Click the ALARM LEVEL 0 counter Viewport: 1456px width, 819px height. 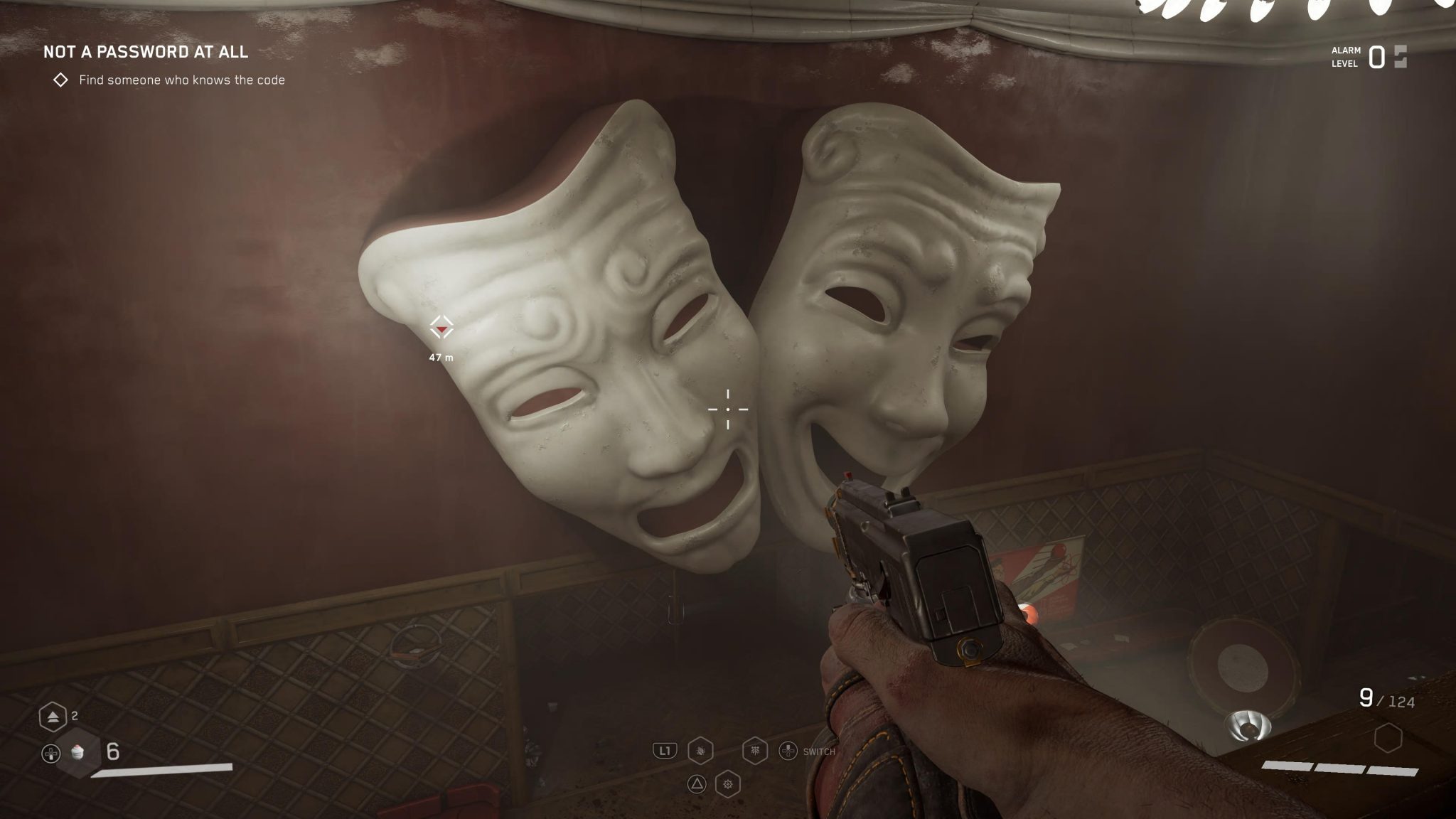click(1378, 56)
